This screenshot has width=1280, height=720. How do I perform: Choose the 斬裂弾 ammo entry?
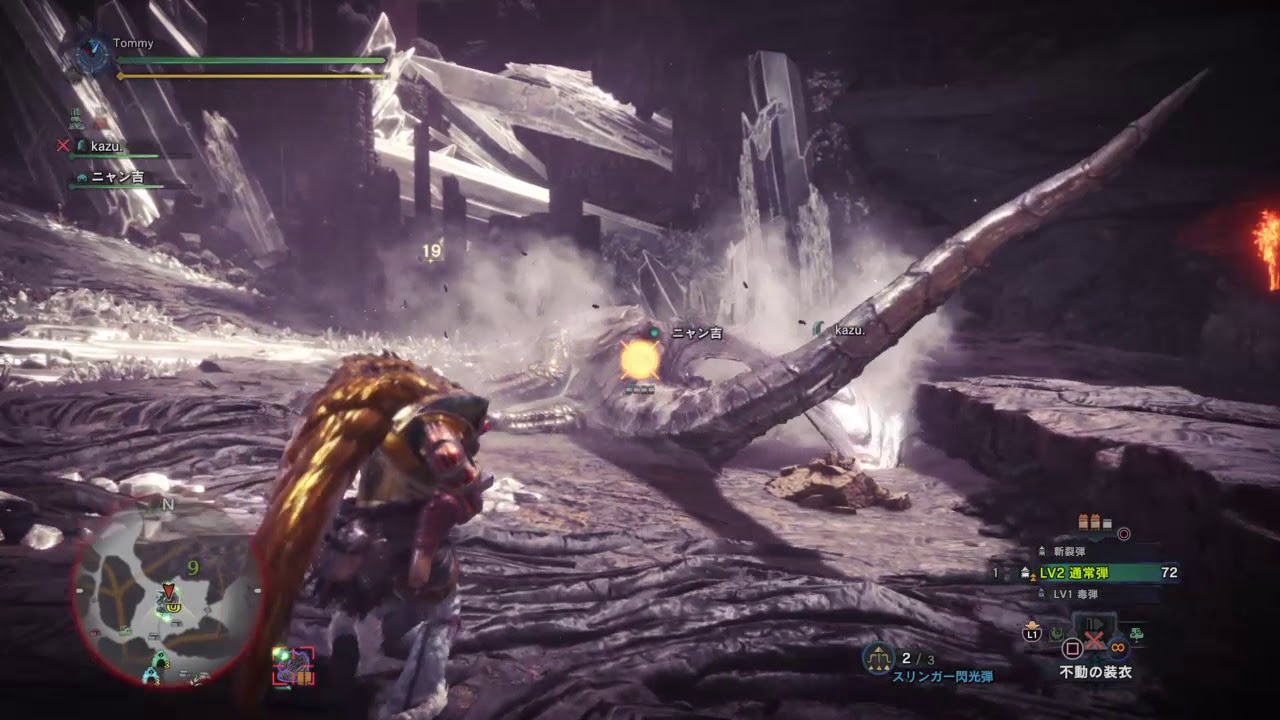1069,551
